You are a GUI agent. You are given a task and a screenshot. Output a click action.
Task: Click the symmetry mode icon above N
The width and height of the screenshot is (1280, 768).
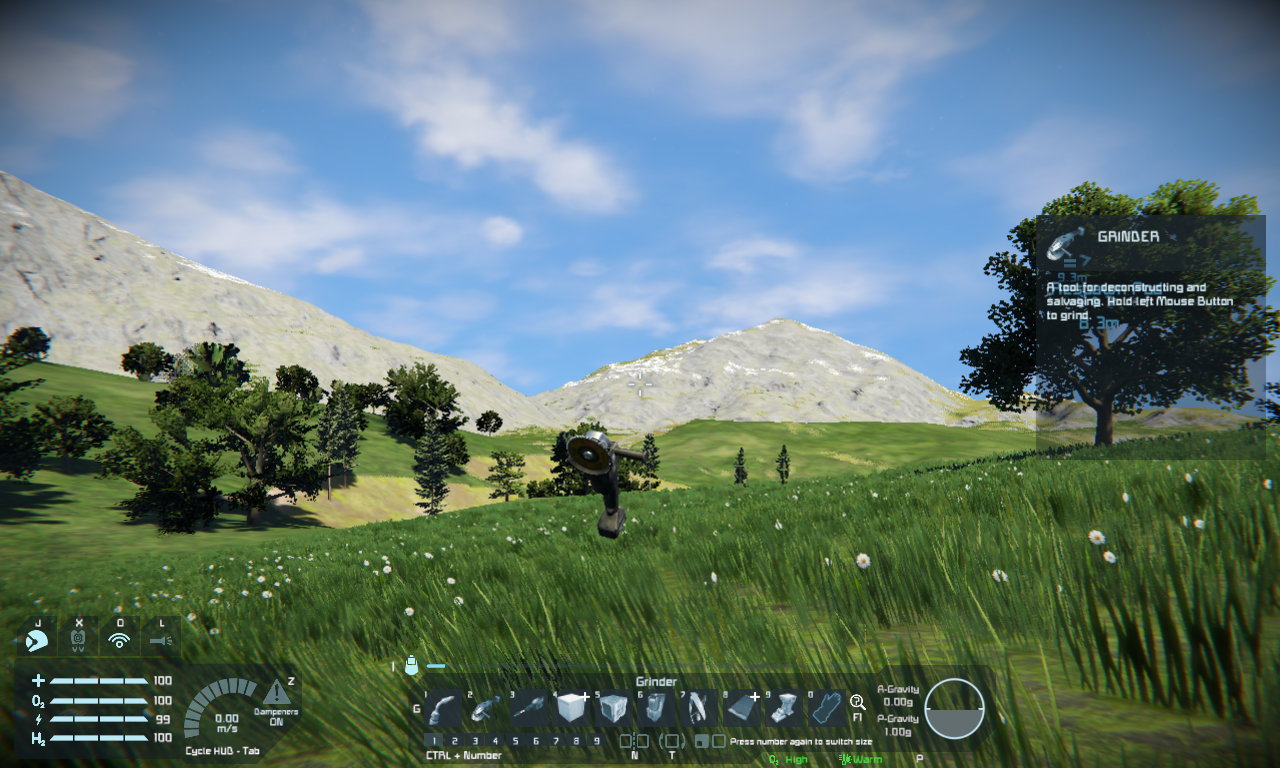pos(634,741)
